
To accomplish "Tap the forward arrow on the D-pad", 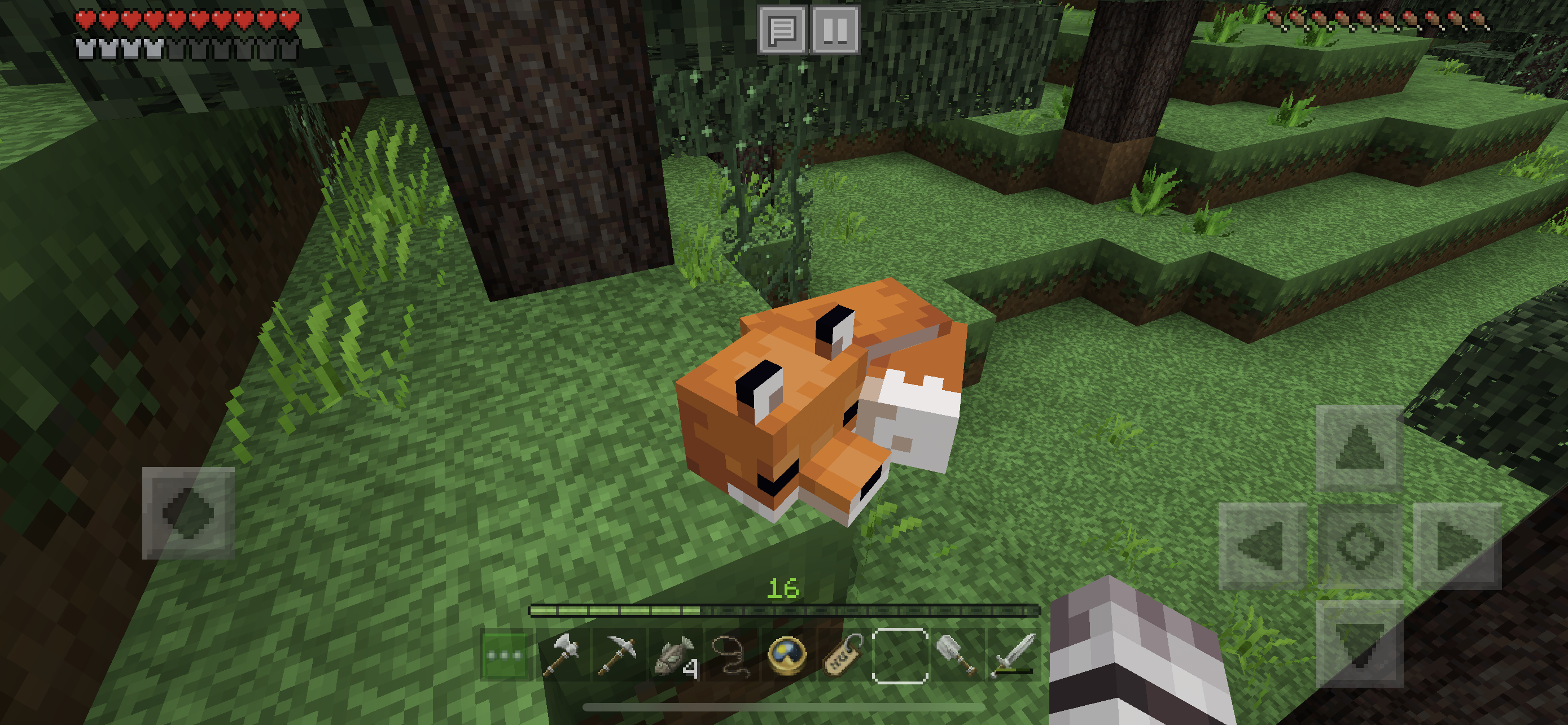I will click(x=1360, y=448).
